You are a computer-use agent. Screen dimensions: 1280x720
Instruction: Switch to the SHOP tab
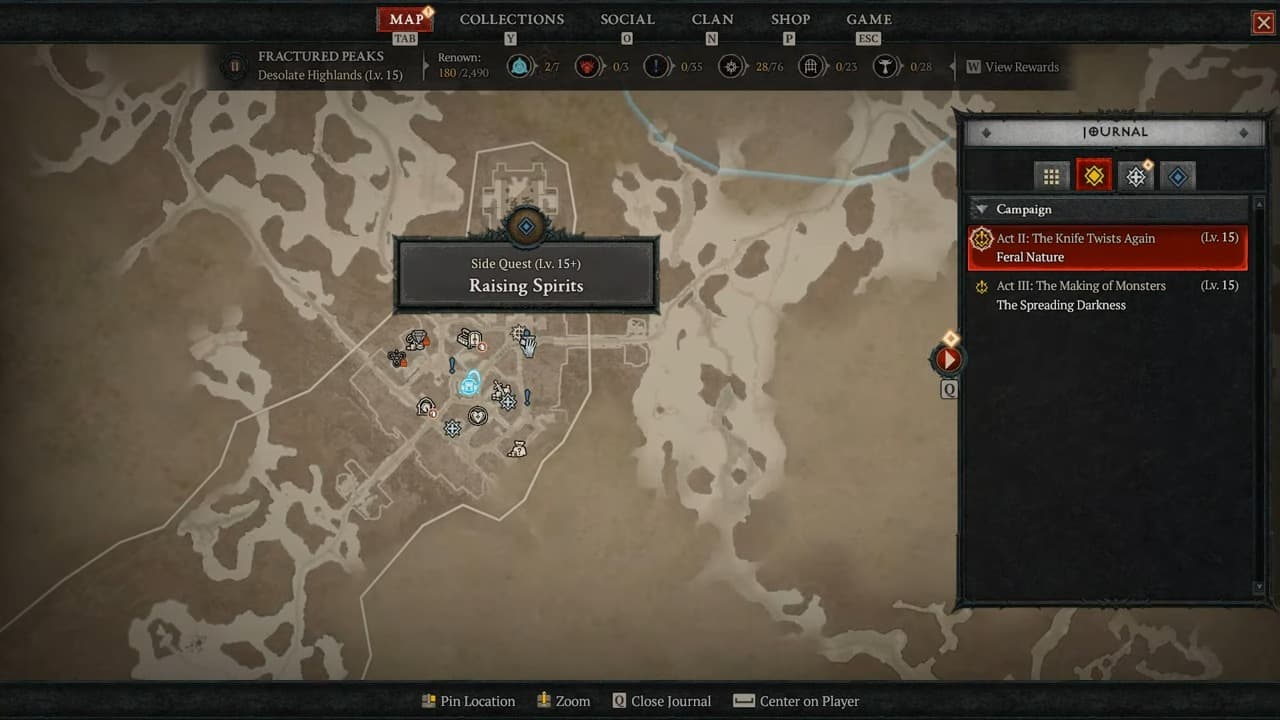(x=790, y=19)
